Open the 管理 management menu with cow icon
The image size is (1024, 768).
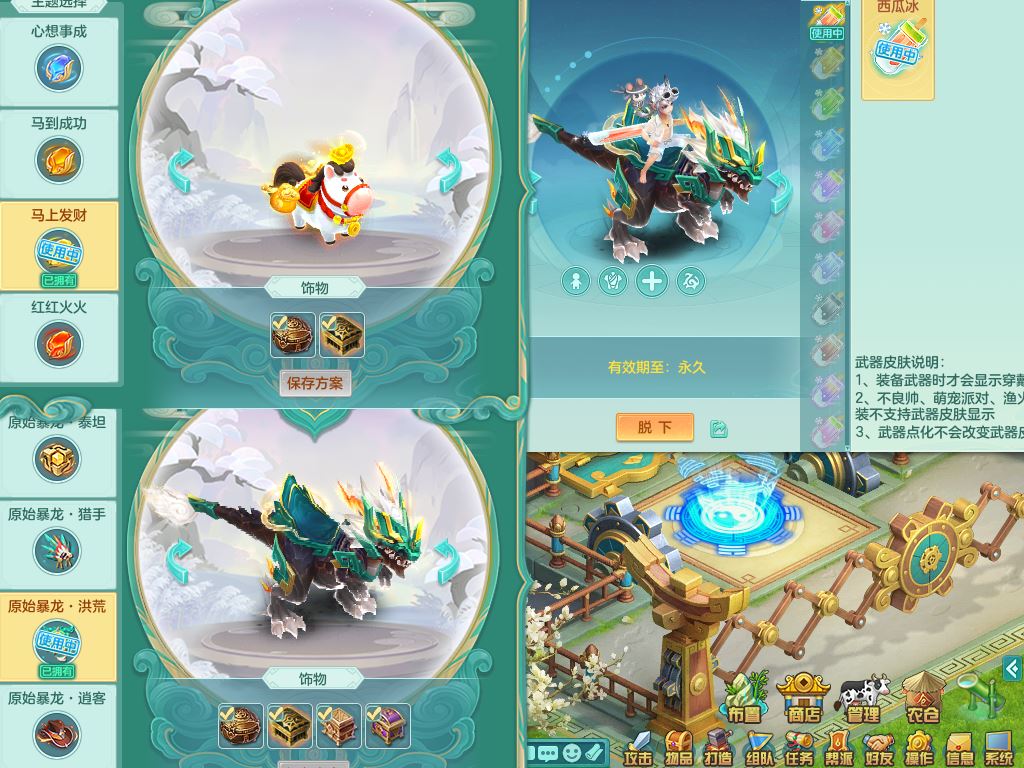(862, 699)
